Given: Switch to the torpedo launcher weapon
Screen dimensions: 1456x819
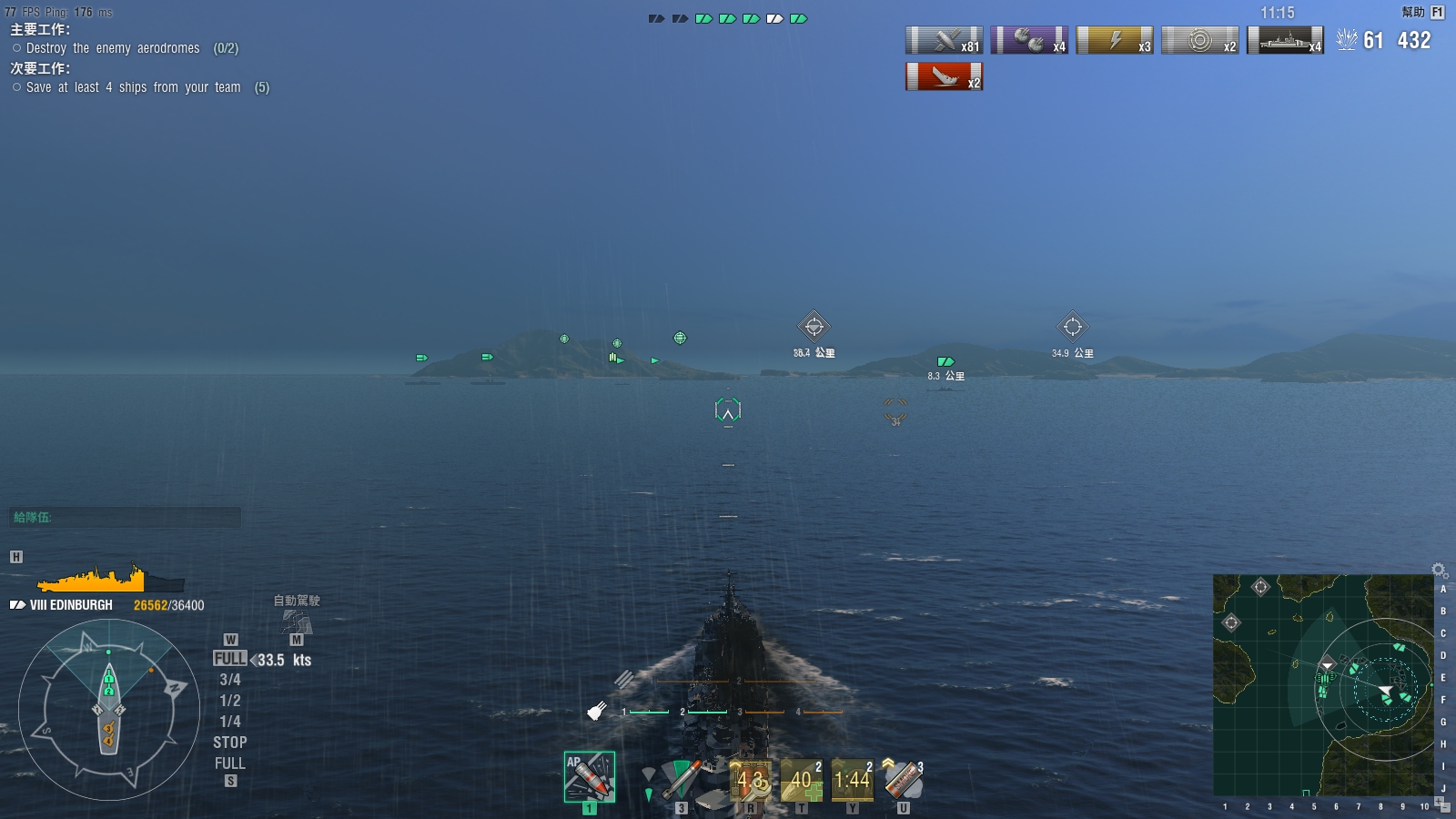Looking at the screenshot, I should tap(681, 779).
